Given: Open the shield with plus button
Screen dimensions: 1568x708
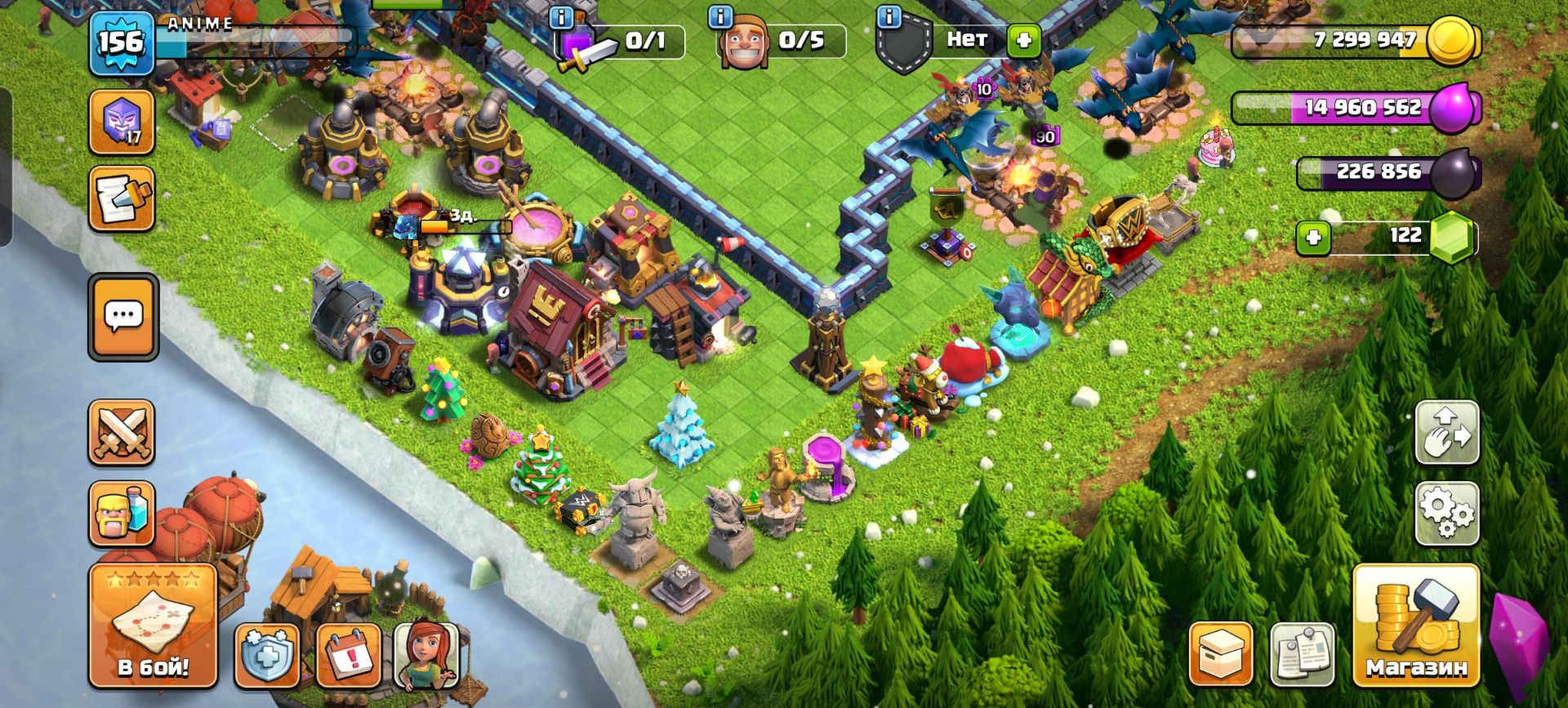Looking at the screenshot, I should coord(267,655).
